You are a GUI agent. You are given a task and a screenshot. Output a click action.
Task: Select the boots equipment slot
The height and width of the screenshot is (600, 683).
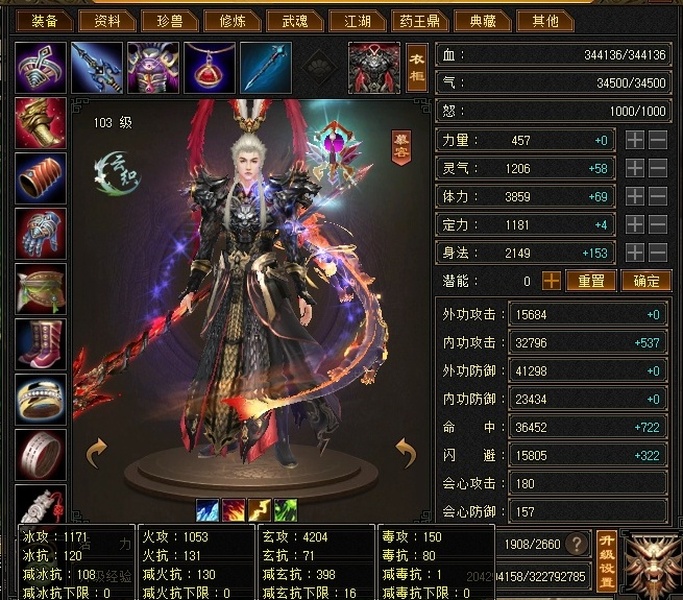pyautogui.click(x=41, y=345)
